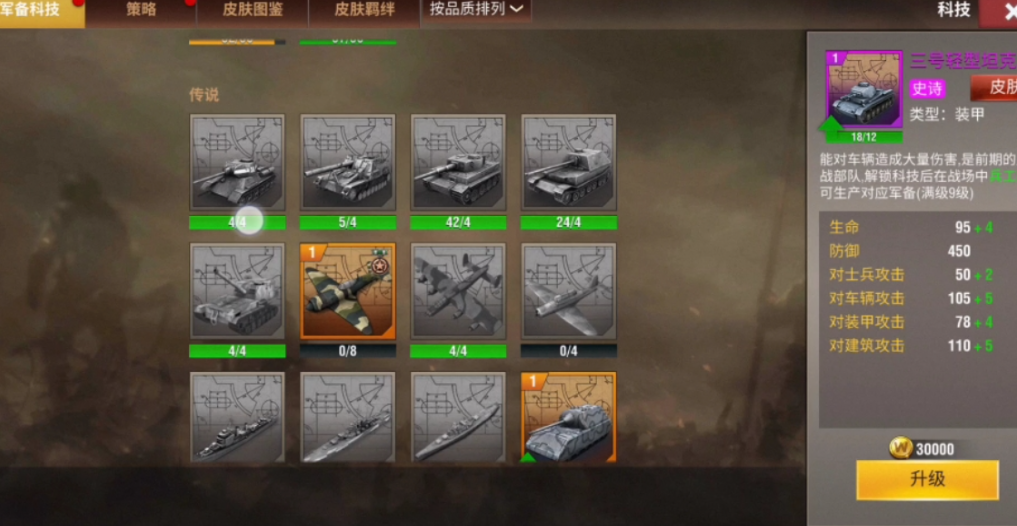Select the plane tile showing 0/4
Viewport: 1017px width, 526px height.
pos(568,291)
